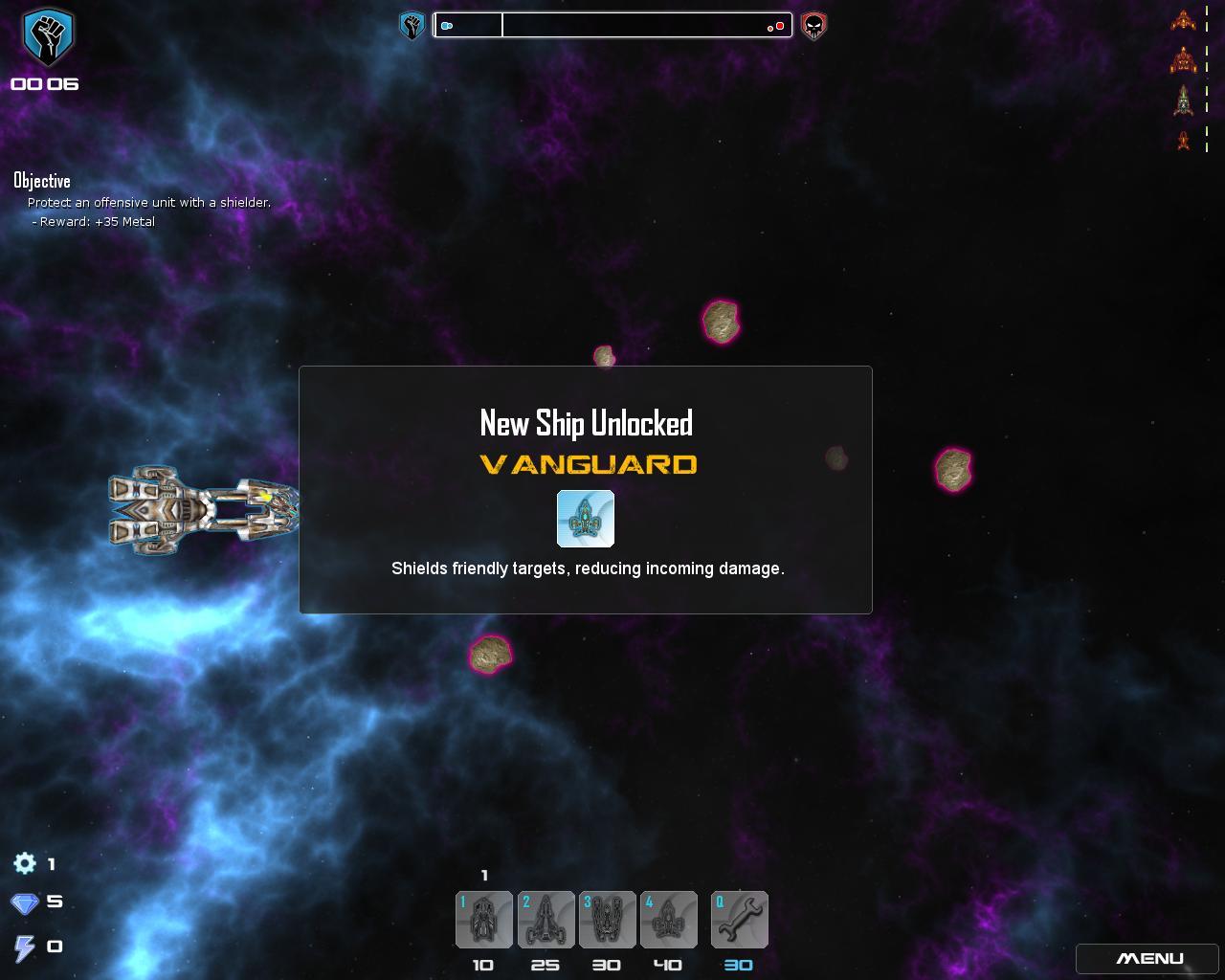
Task: Click the blue fist faction emblem
Action: point(48,36)
